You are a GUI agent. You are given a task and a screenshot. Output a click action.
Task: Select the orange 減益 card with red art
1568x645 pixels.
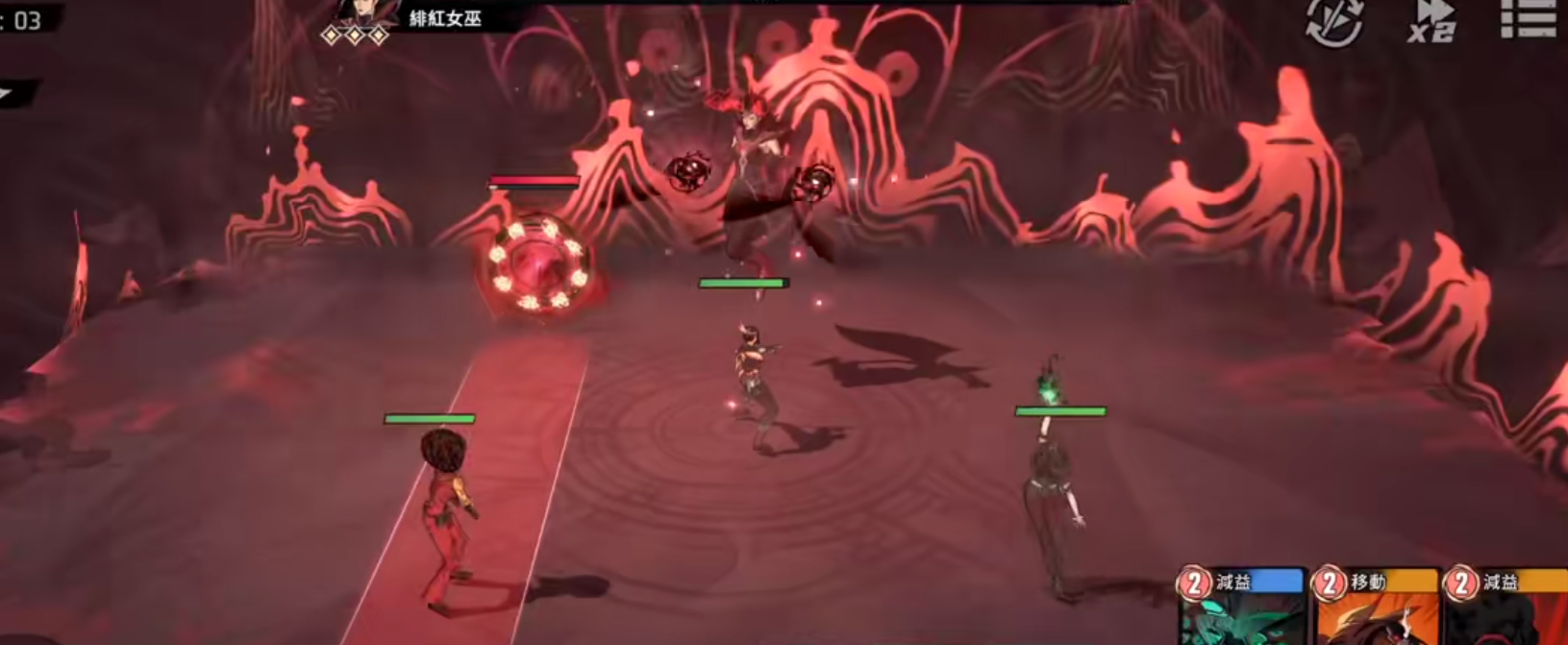coord(1507,608)
